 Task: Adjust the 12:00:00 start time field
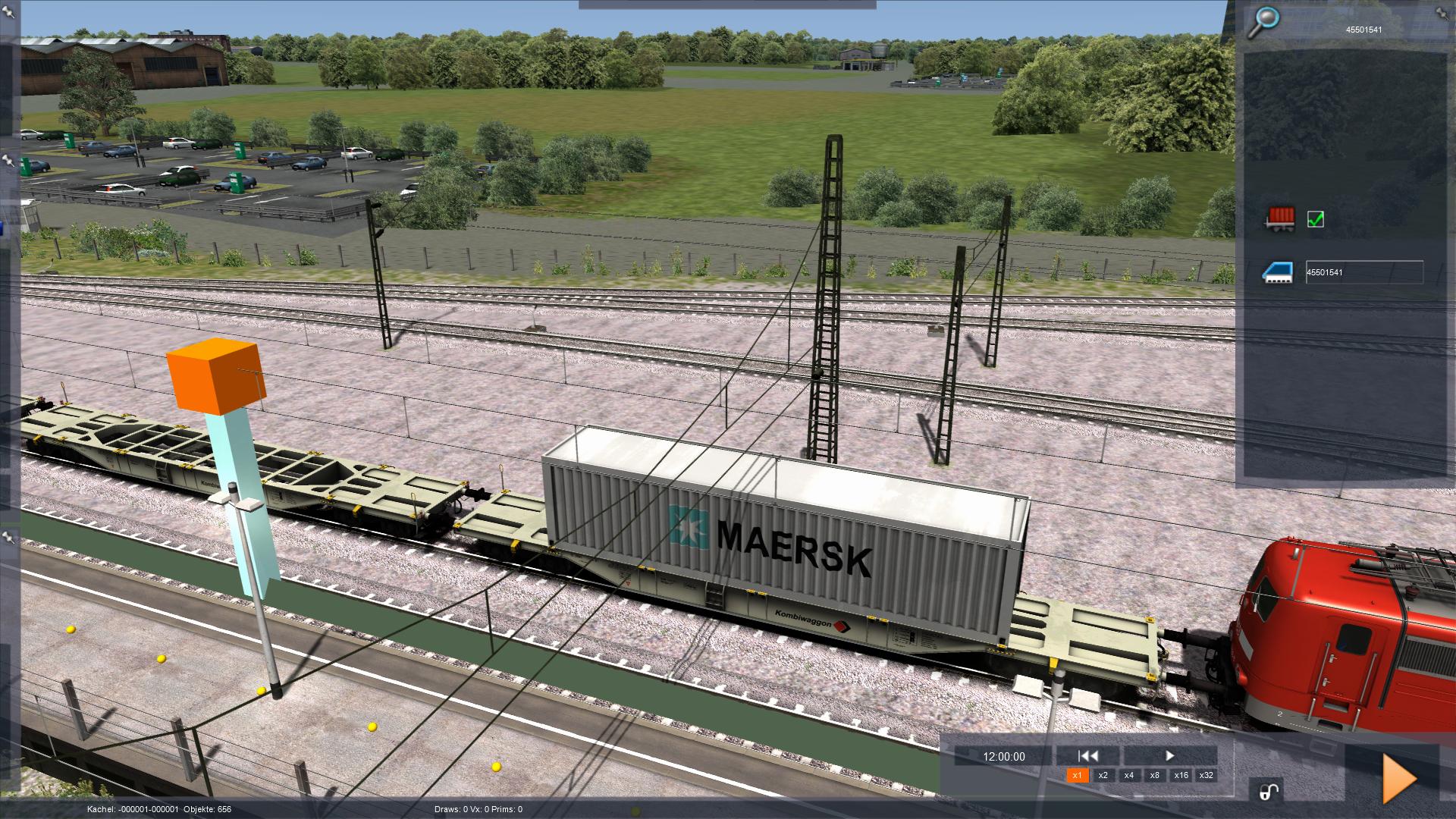click(x=1003, y=756)
